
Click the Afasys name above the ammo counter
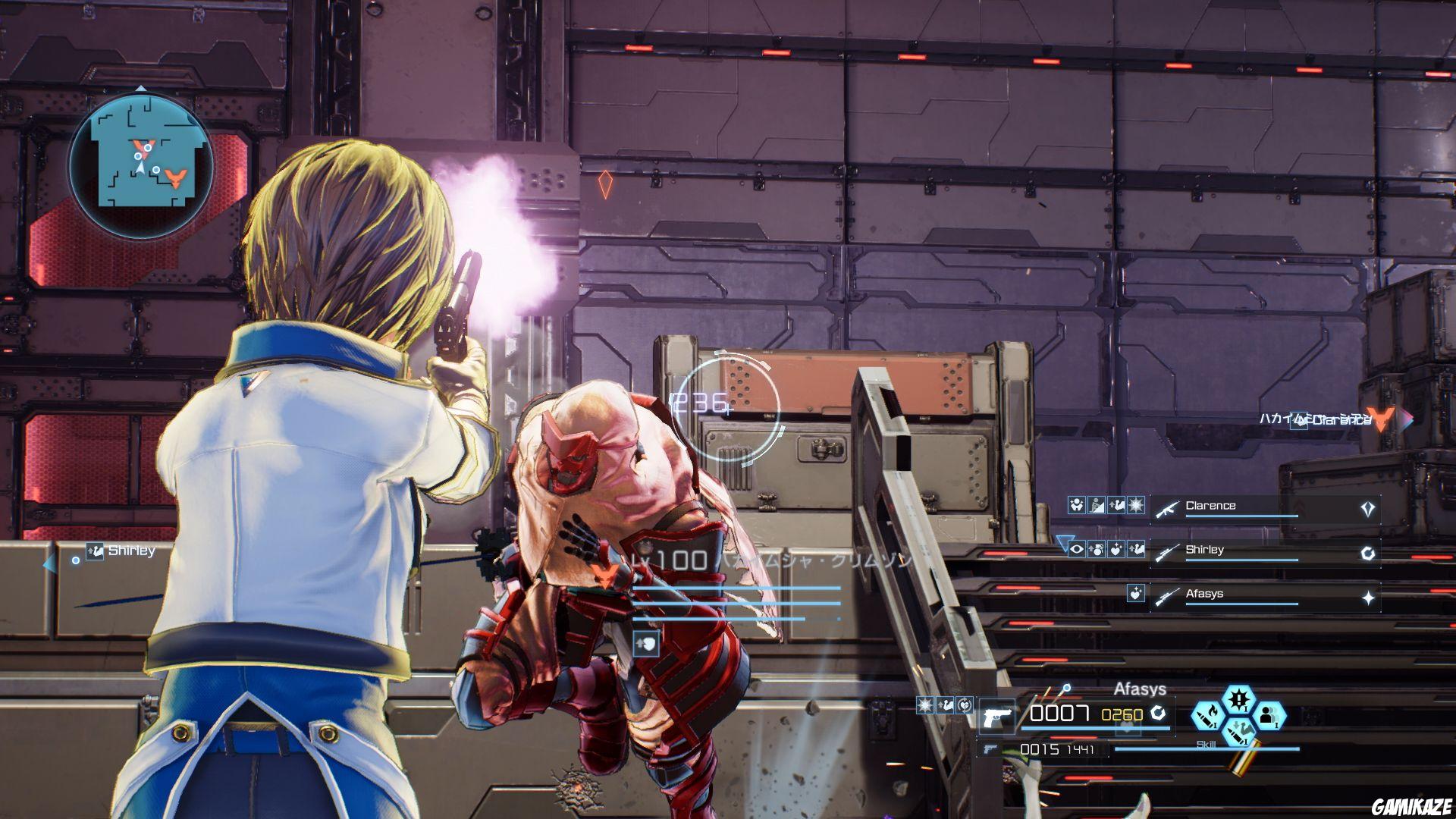[x=1139, y=689]
